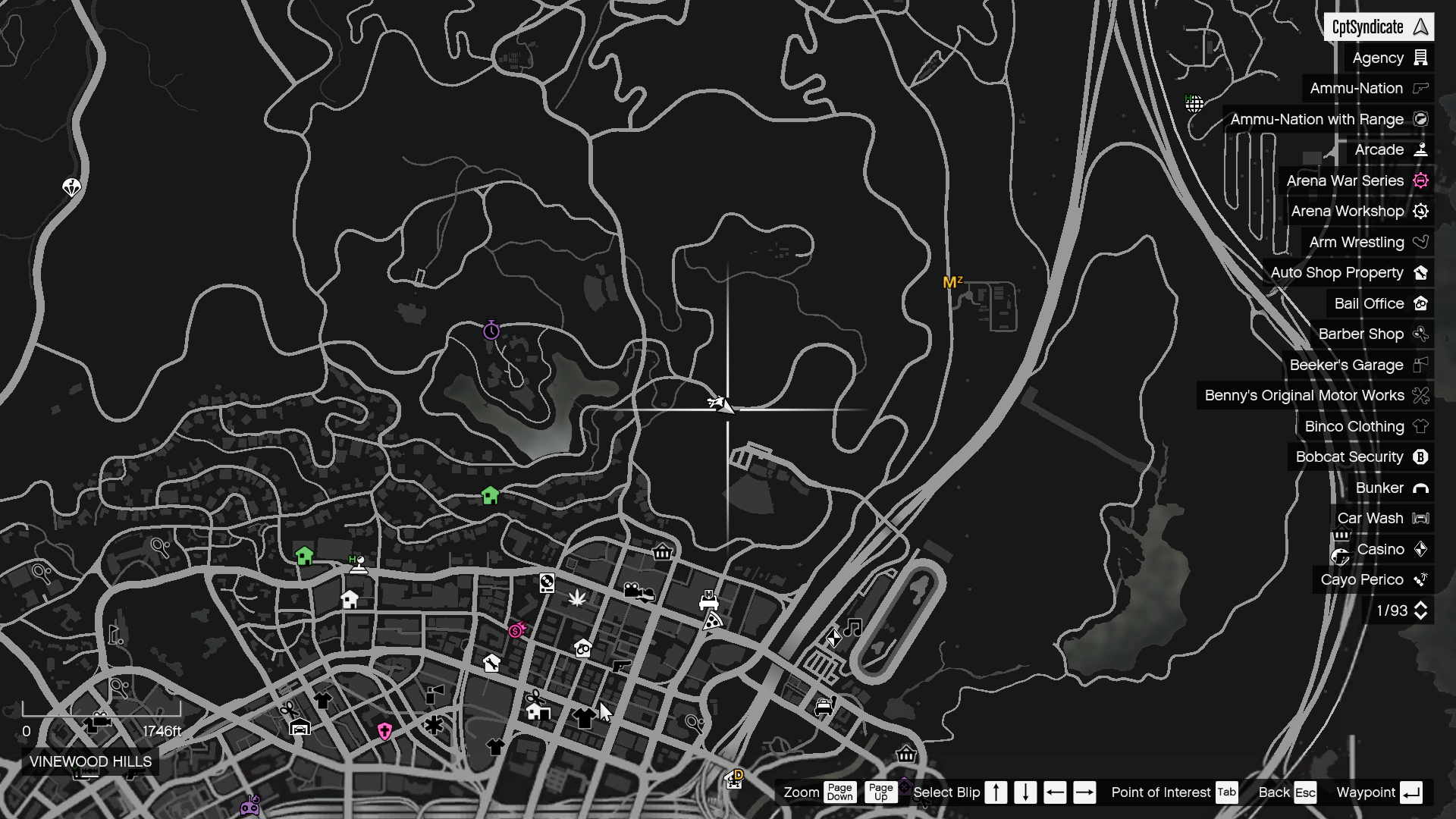Click the music note blip near the racetrack
Image resolution: width=1456 pixels, height=819 pixels.
[x=852, y=626]
